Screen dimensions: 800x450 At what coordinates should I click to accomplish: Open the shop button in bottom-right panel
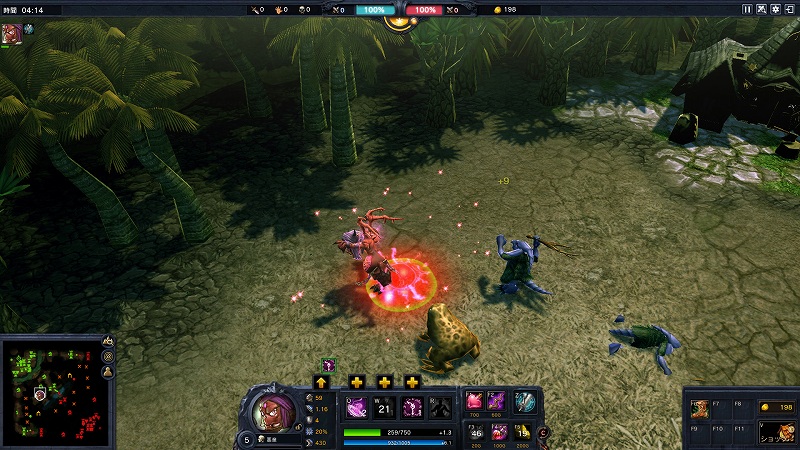click(x=775, y=431)
